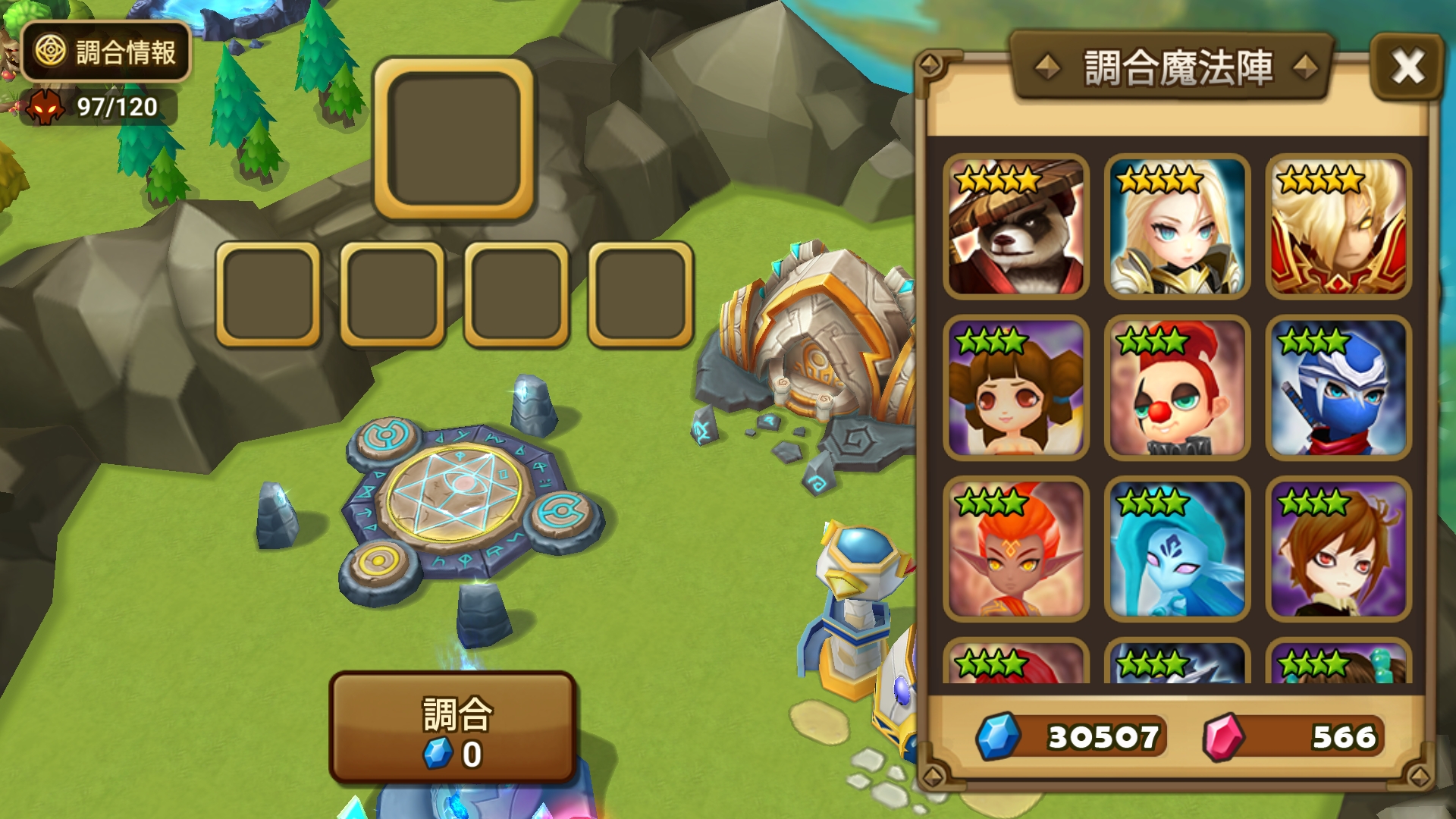Choose the blonde valkyrie monster portrait

(x=1178, y=227)
